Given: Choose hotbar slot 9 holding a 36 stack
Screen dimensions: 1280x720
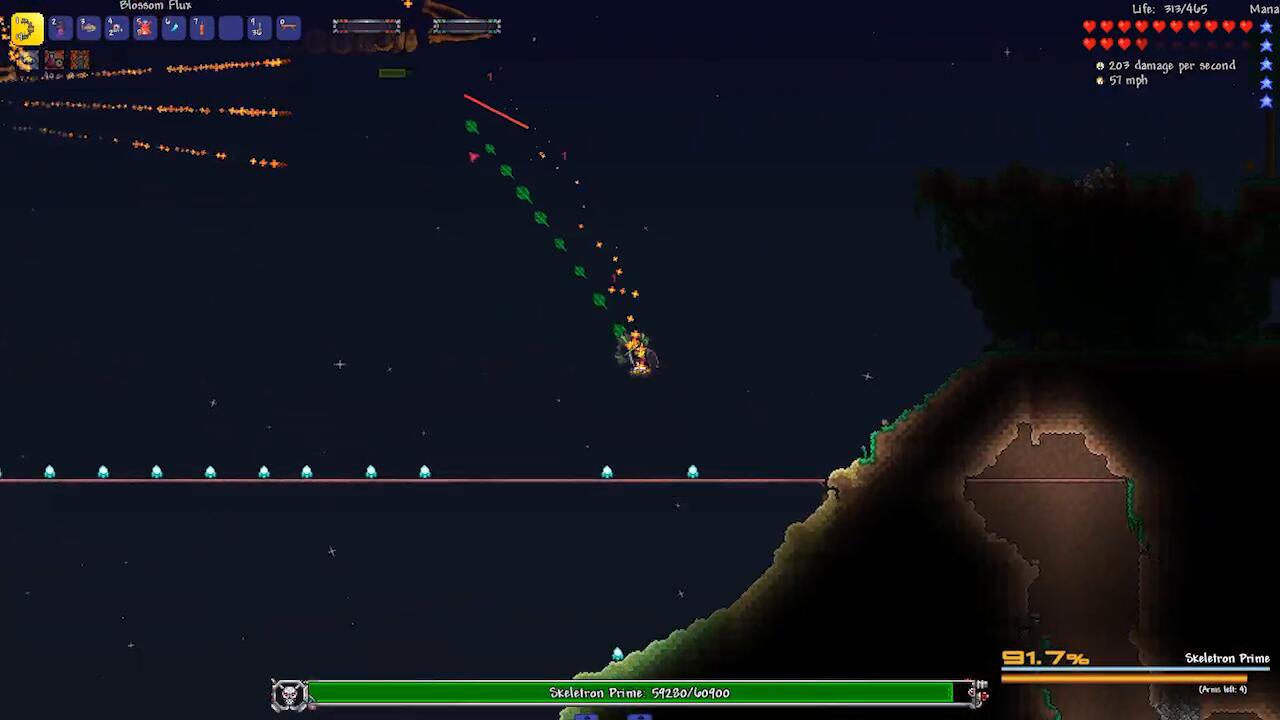Looking at the screenshot, I should point(259,28).
